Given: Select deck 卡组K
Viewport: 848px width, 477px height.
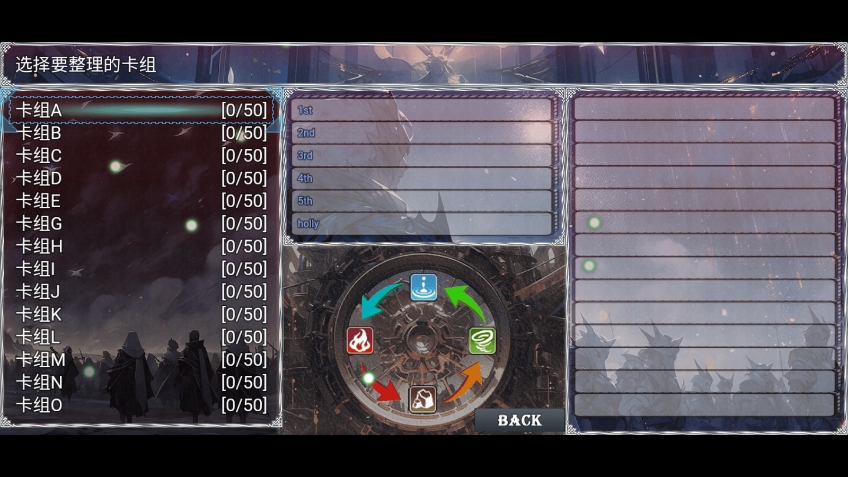Looking at the screenshot, I should (x=141, y=314).
